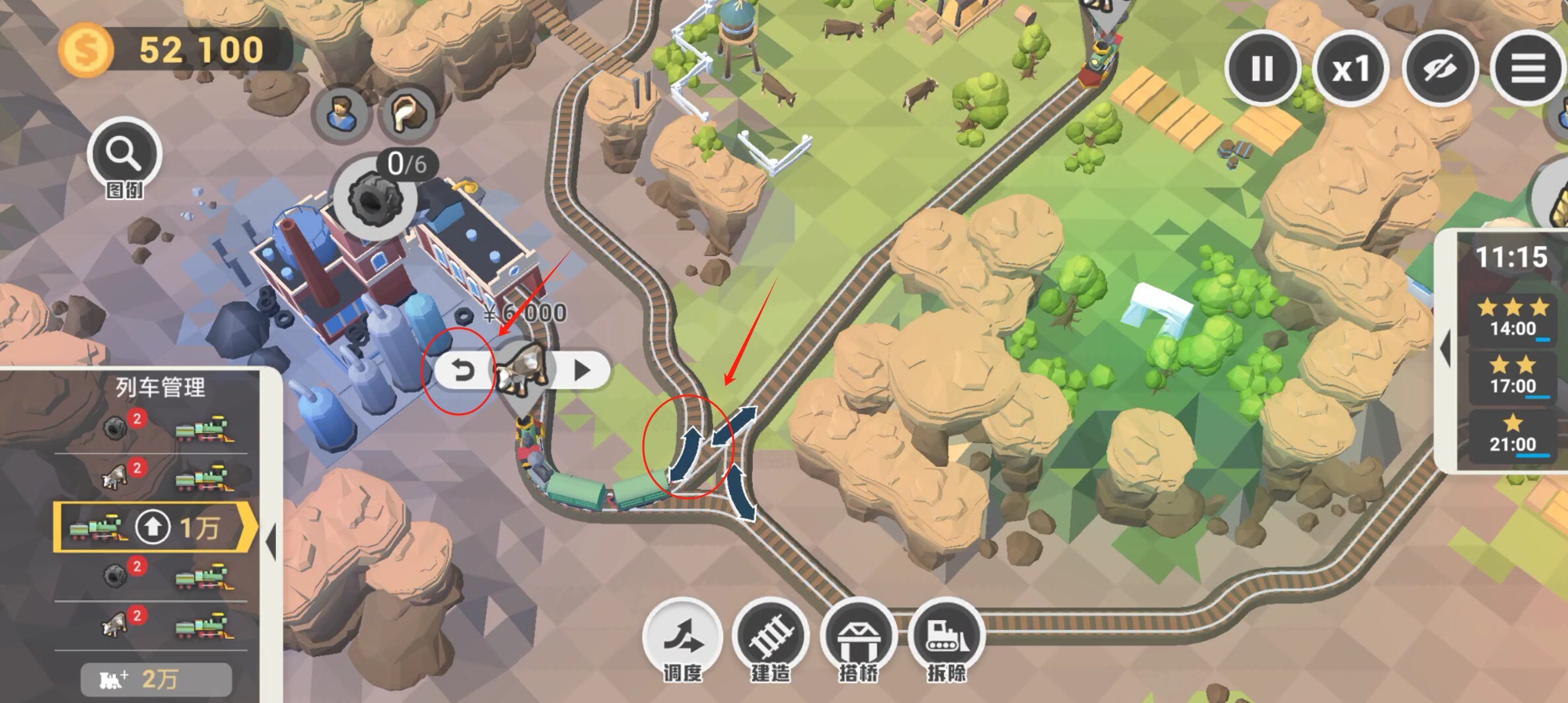Upgrade the selected train for 1万
1568x703 pixels.
point(153,527)
